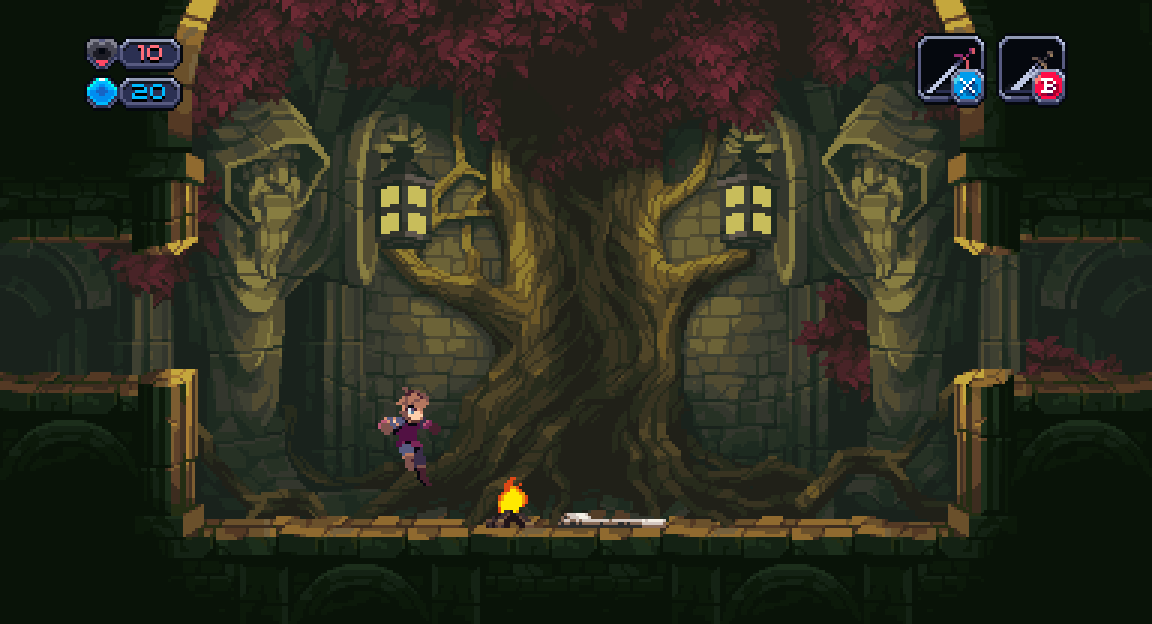Select the sword slot with the brown hilt
The width and height of the screenshot is (1152, 624).
pos(1031,69)
